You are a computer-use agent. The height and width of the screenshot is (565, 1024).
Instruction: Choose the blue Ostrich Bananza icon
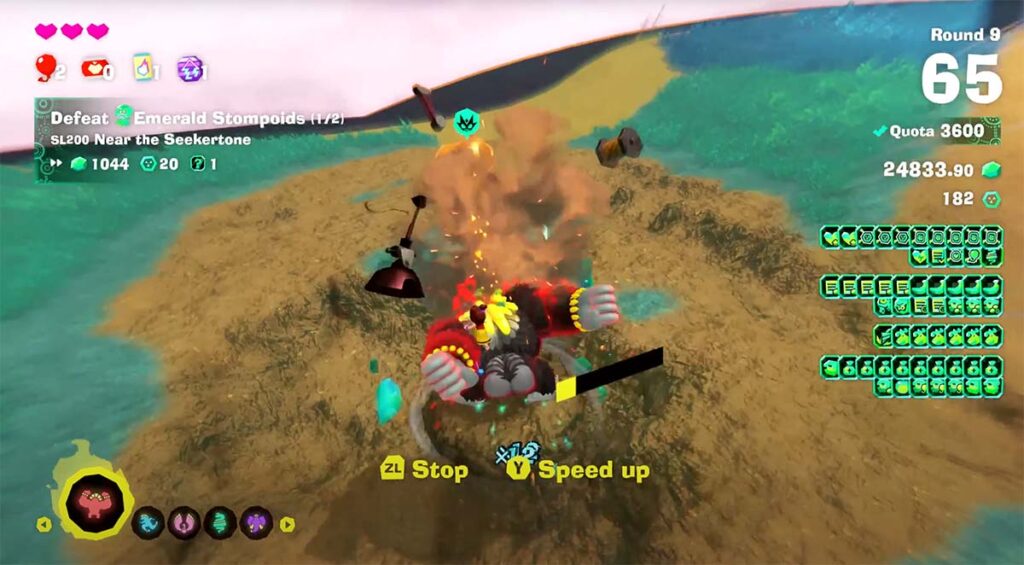148,522
